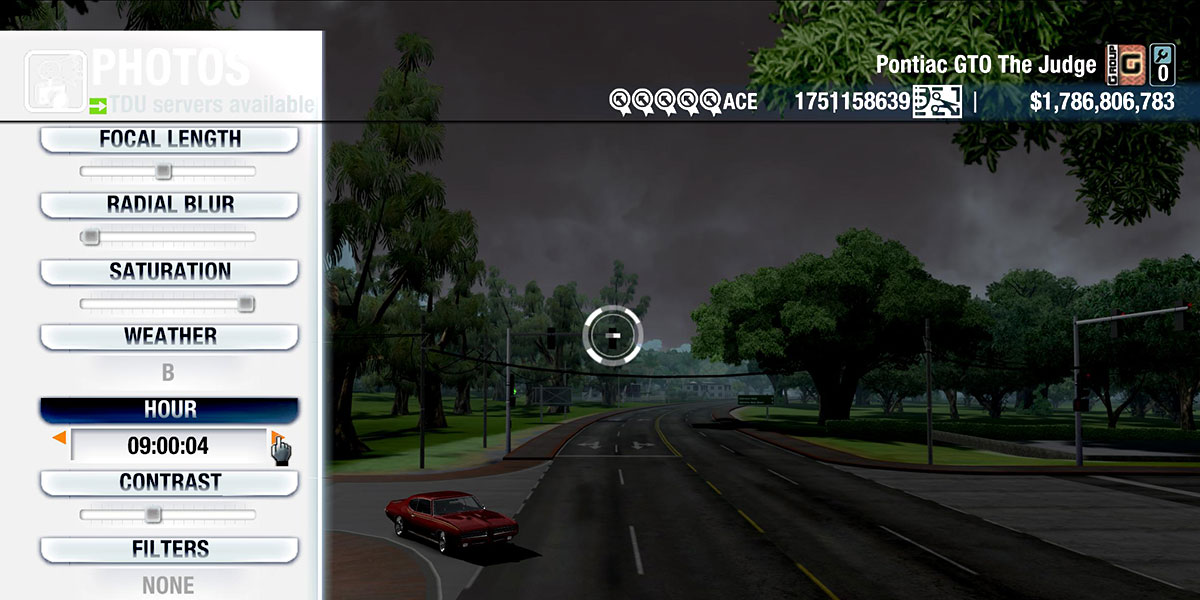Select the highlighted Hour option
Screen dimensions: 1200x600
pos(169,410)
